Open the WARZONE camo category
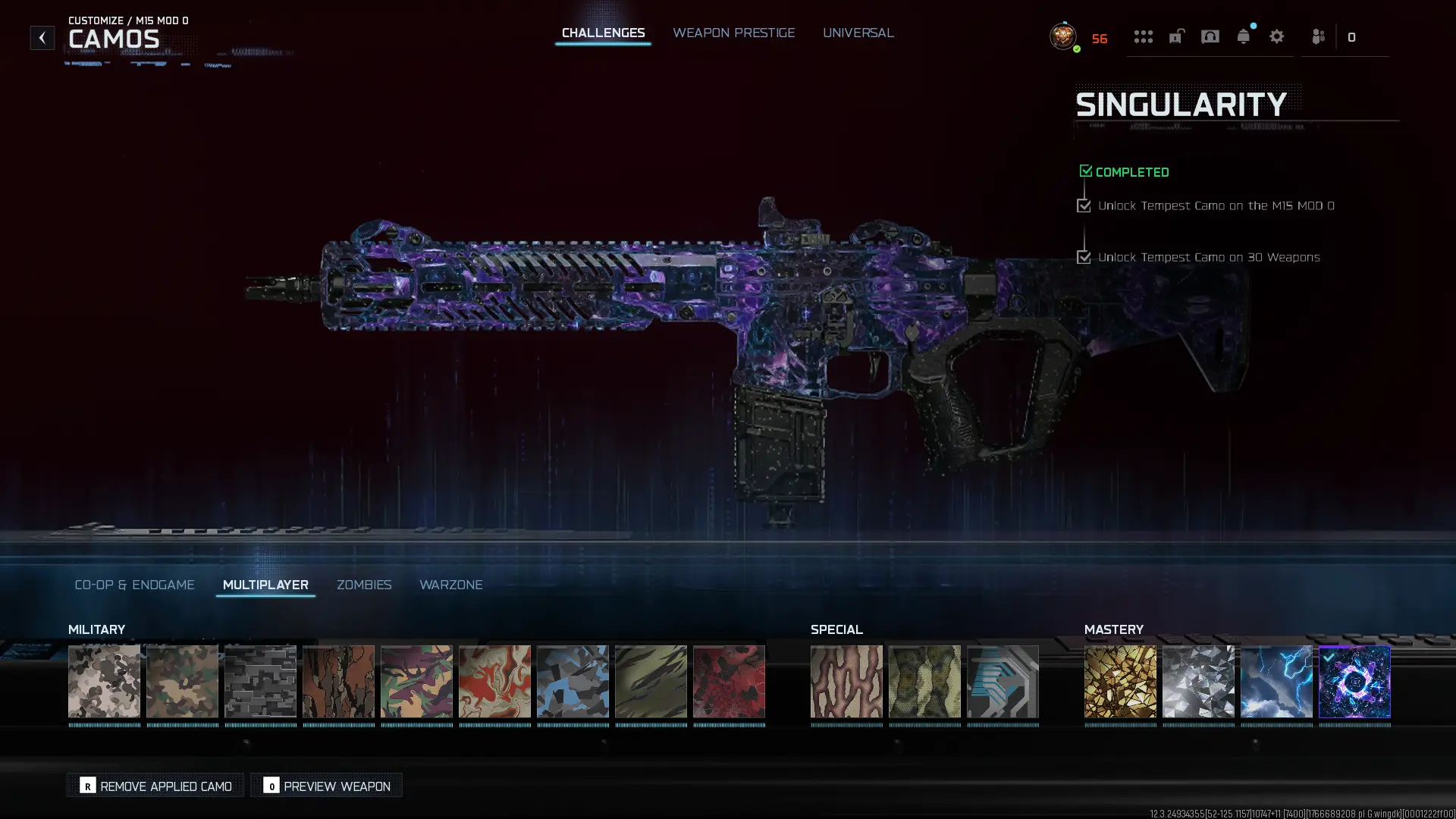 click(451, 585)
